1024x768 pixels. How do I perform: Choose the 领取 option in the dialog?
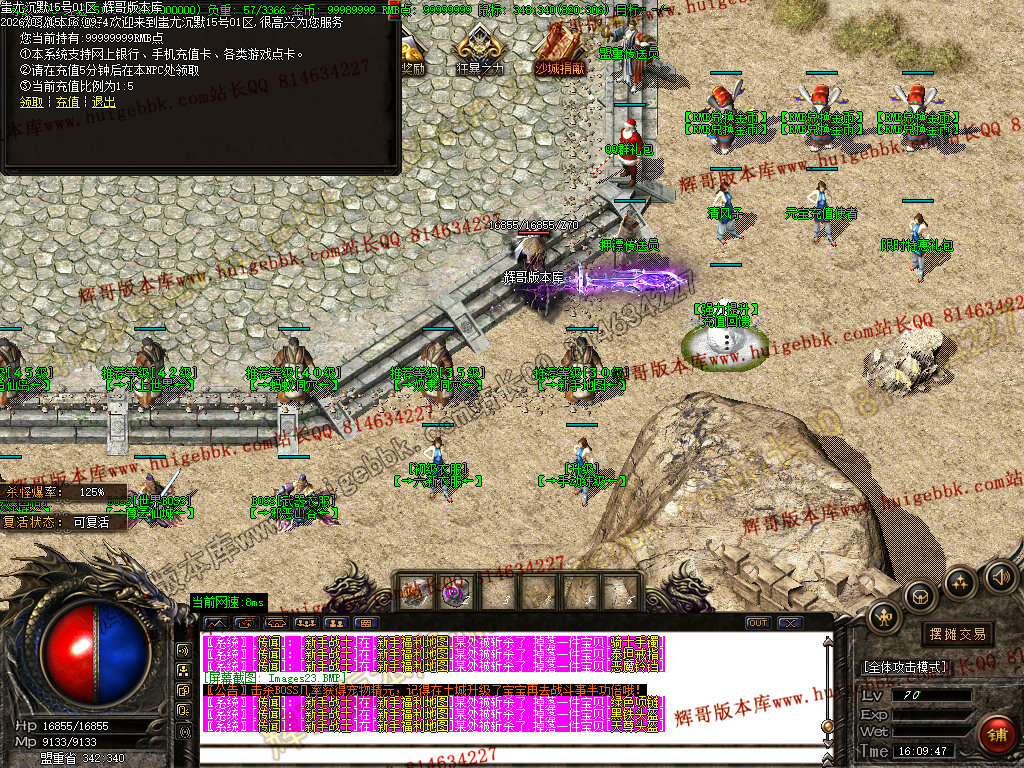(x=31, y=102)
